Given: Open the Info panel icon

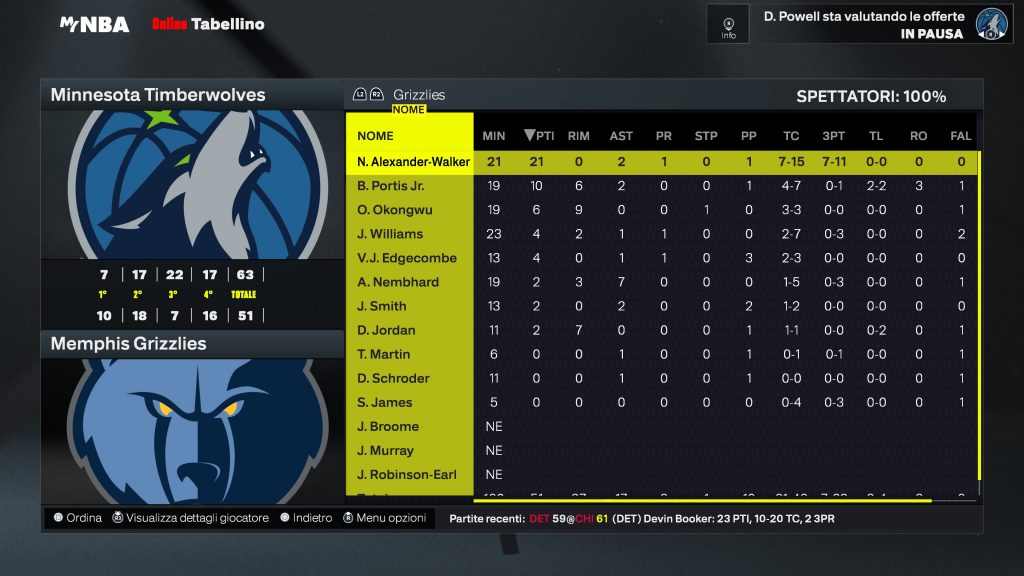Looking at the screenshot, I should tap(728, 24).
